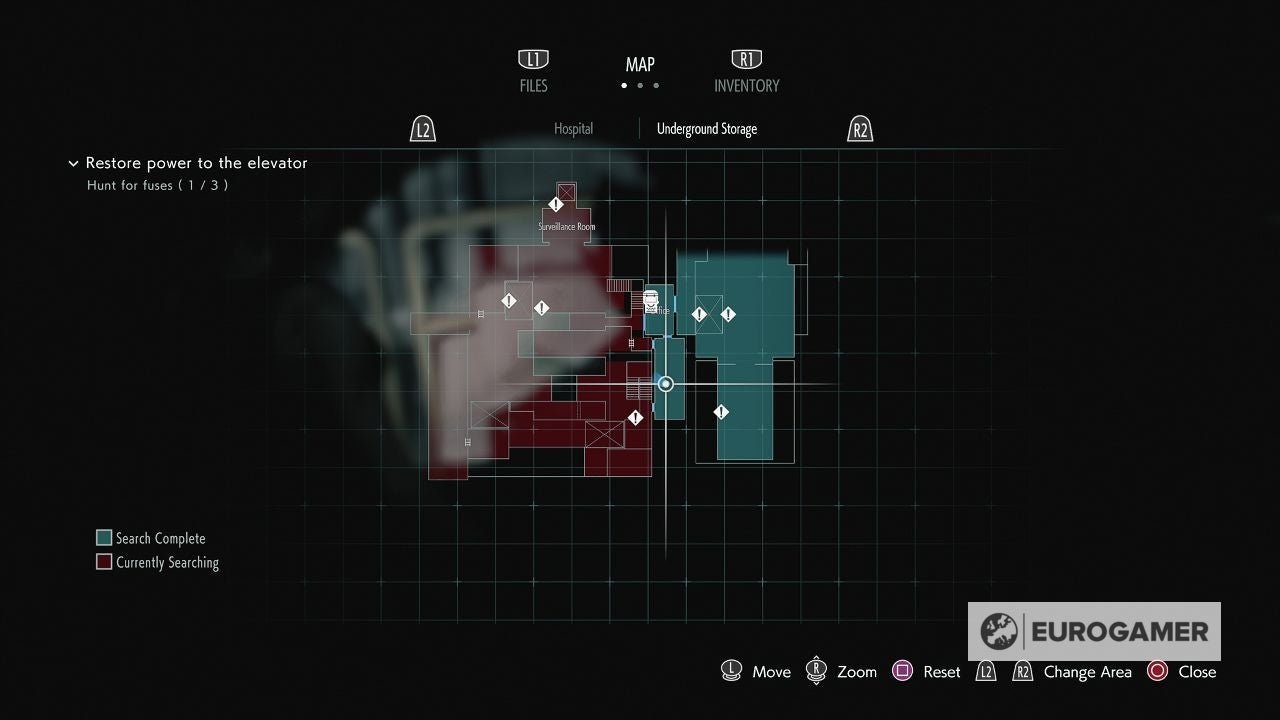Viewport: 1280px width, 720px height.
Task: Collapse the Restore power to the elevator objective
Action: click(74, 163)
